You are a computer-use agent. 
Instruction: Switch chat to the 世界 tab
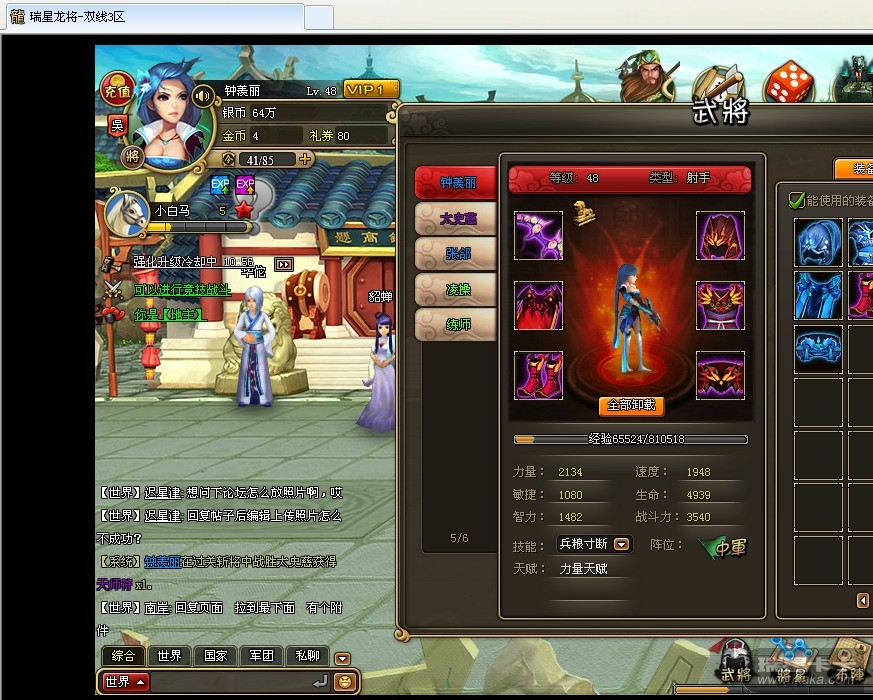(169, 656)
